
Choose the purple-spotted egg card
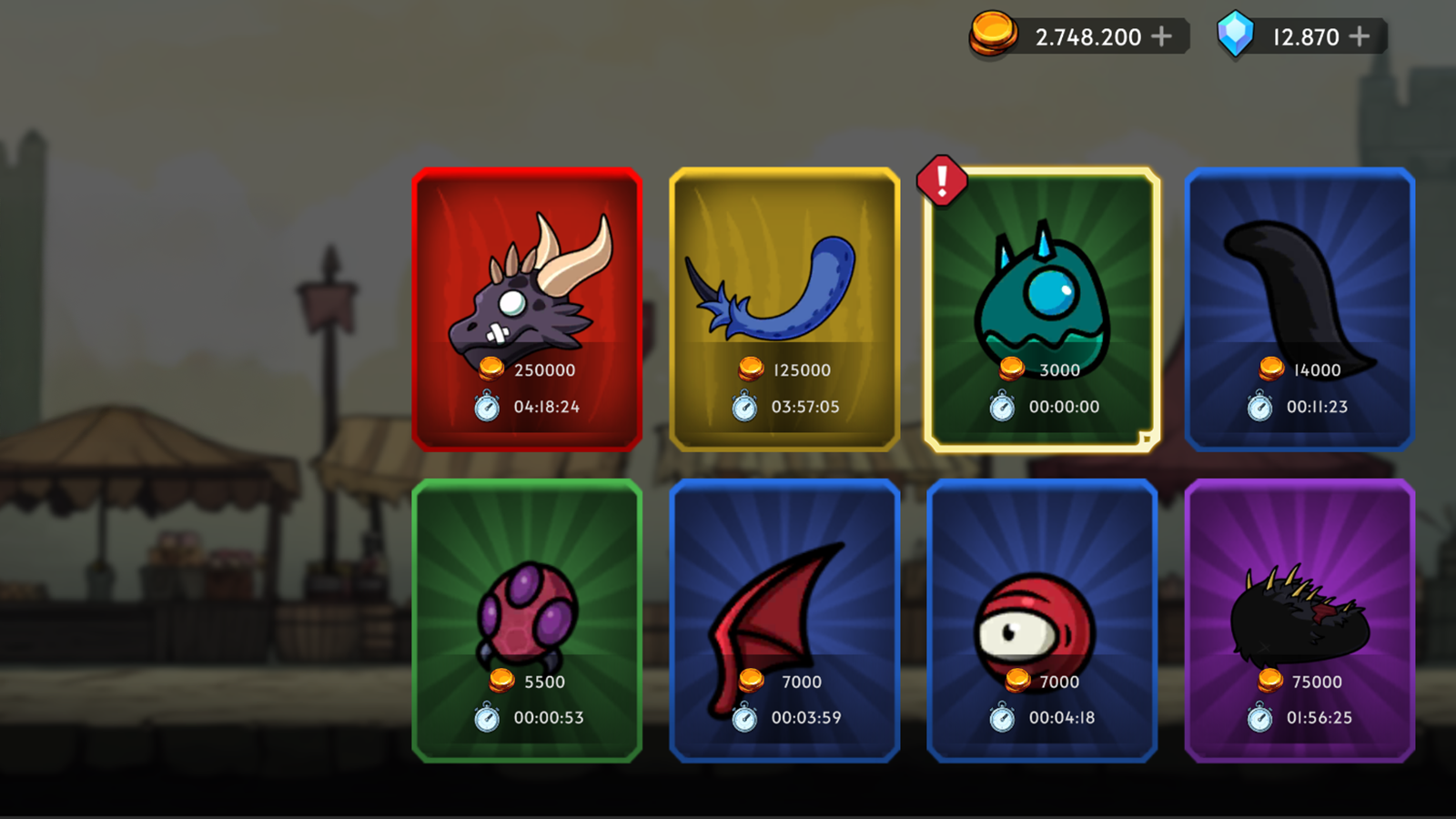(x=527, y=621)
